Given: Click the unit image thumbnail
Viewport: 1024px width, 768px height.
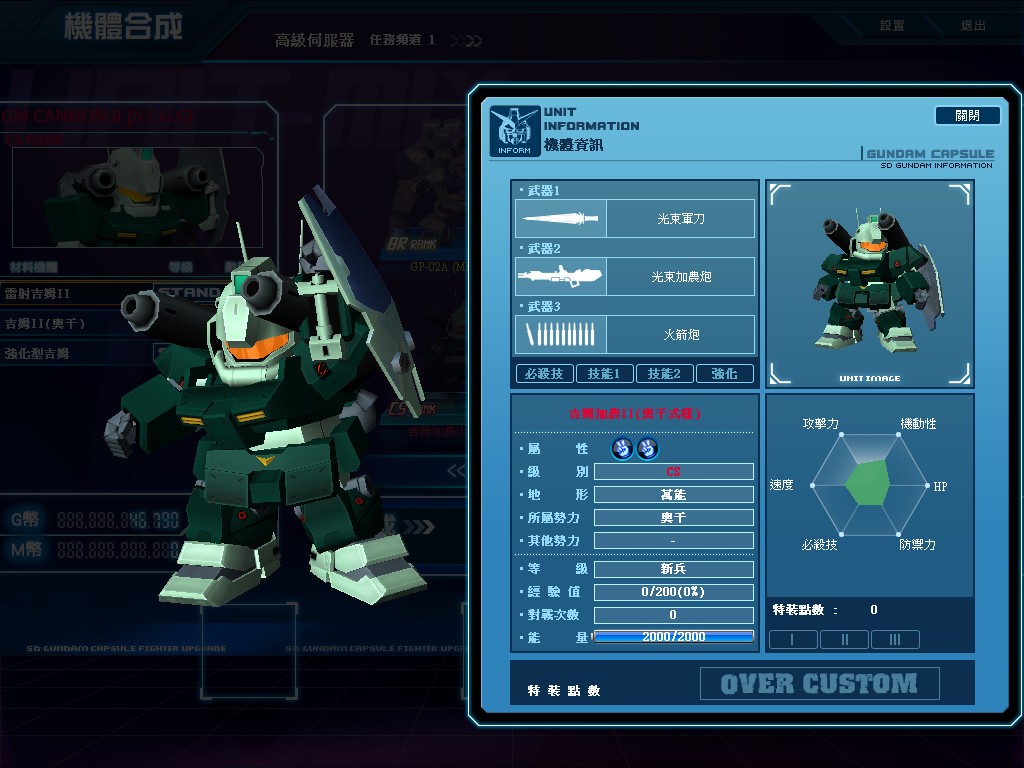Looking at the screenshot, I should [869, 283].
